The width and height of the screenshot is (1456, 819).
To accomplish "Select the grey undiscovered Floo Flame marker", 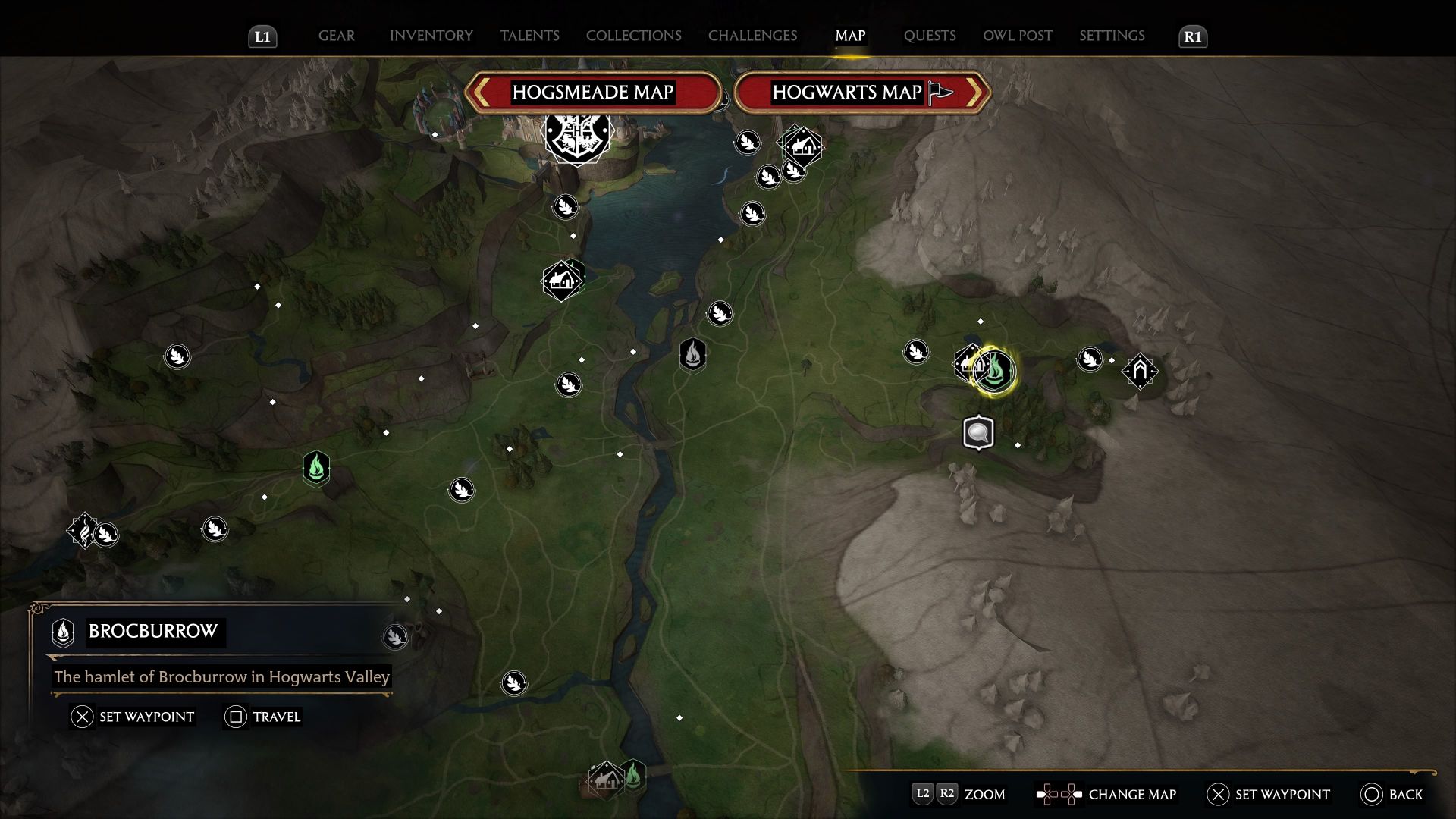I will click(x=692, y=354).
